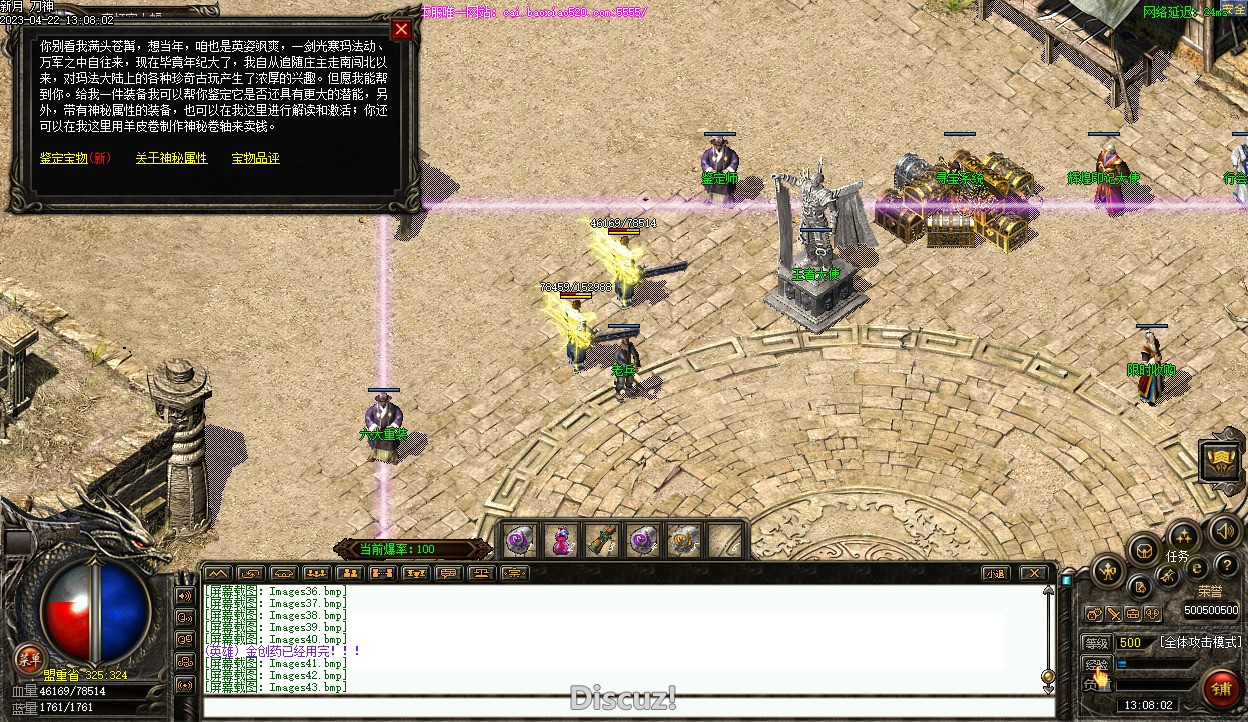Open the red 菜单 menu button
Viewport: 1248px width, 722px height.
click(30, 658)
